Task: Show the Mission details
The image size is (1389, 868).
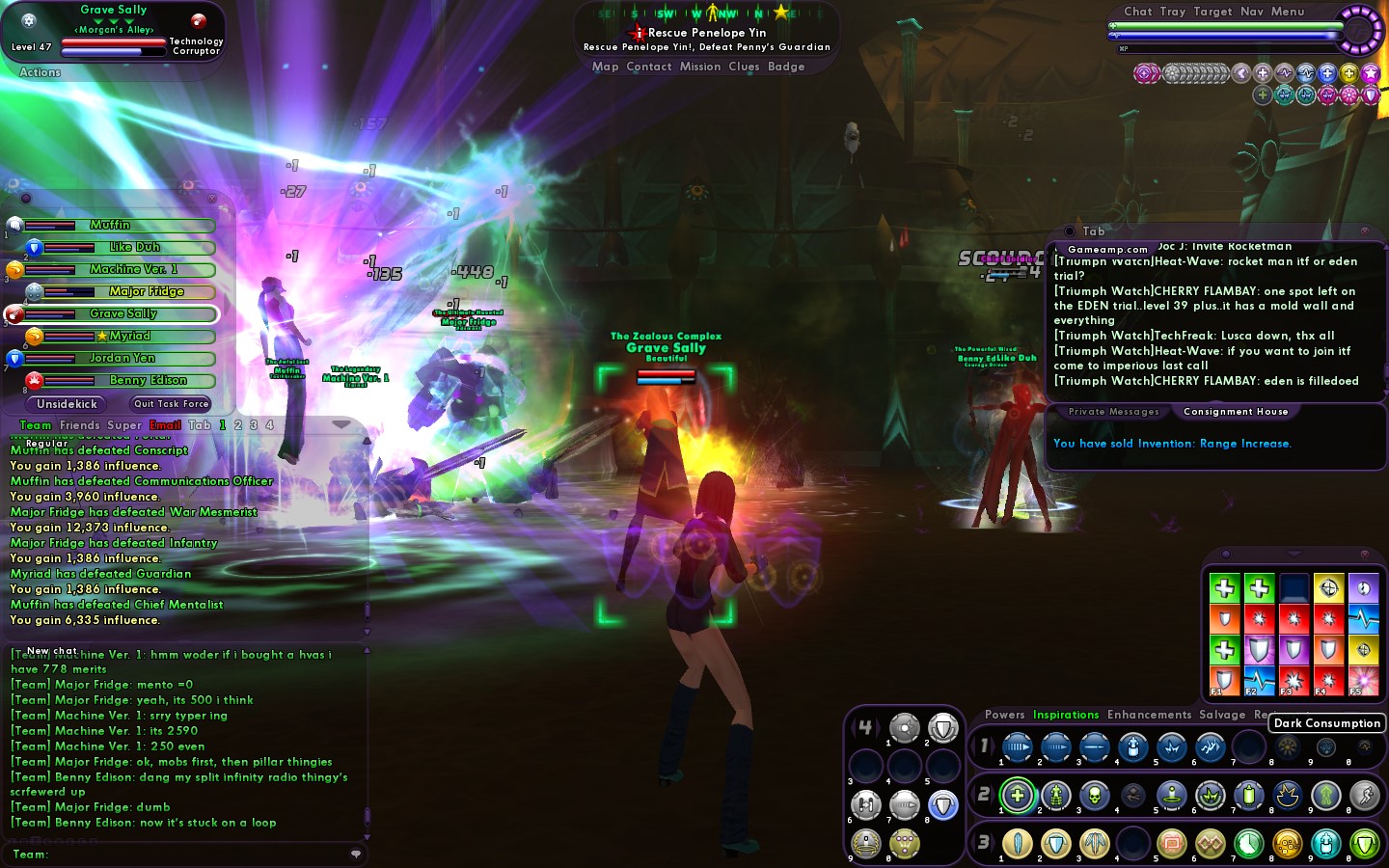Action: click(x=699, y=67)
